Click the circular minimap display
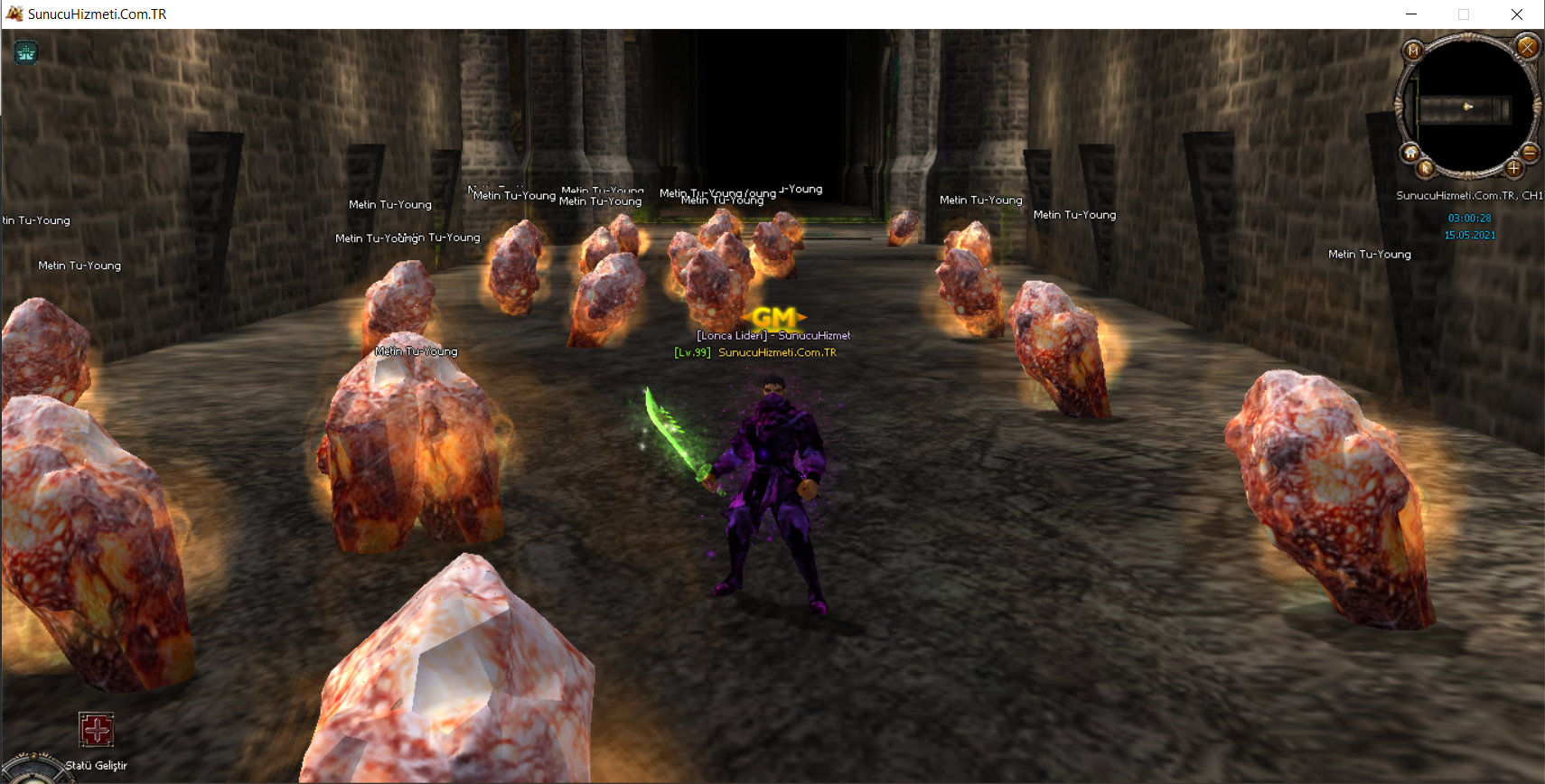Viewport: 1545px width, 784px height. click(x=1468, y=107)
